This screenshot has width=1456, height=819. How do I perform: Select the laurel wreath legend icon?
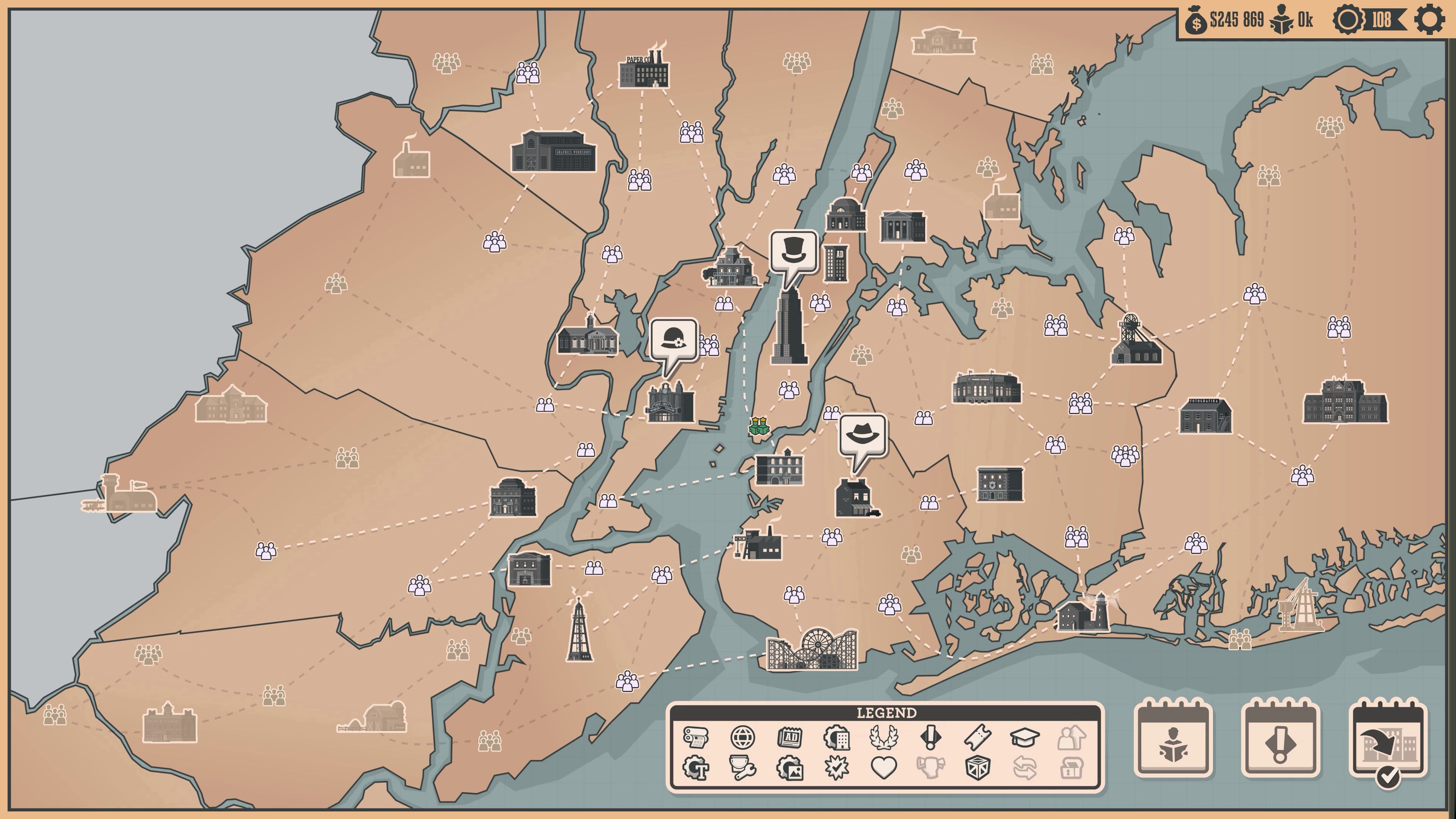pos(883,737)
